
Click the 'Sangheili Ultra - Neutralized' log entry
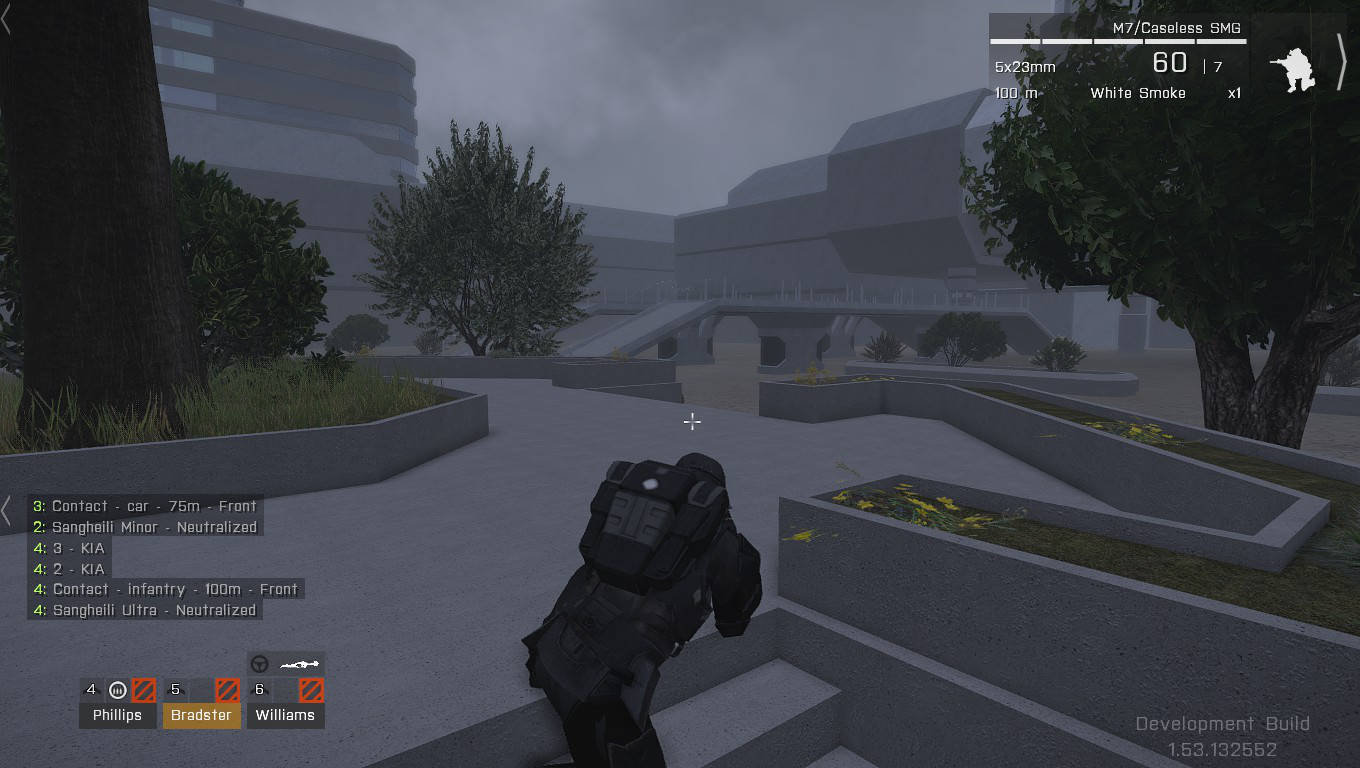pos(144,610)
